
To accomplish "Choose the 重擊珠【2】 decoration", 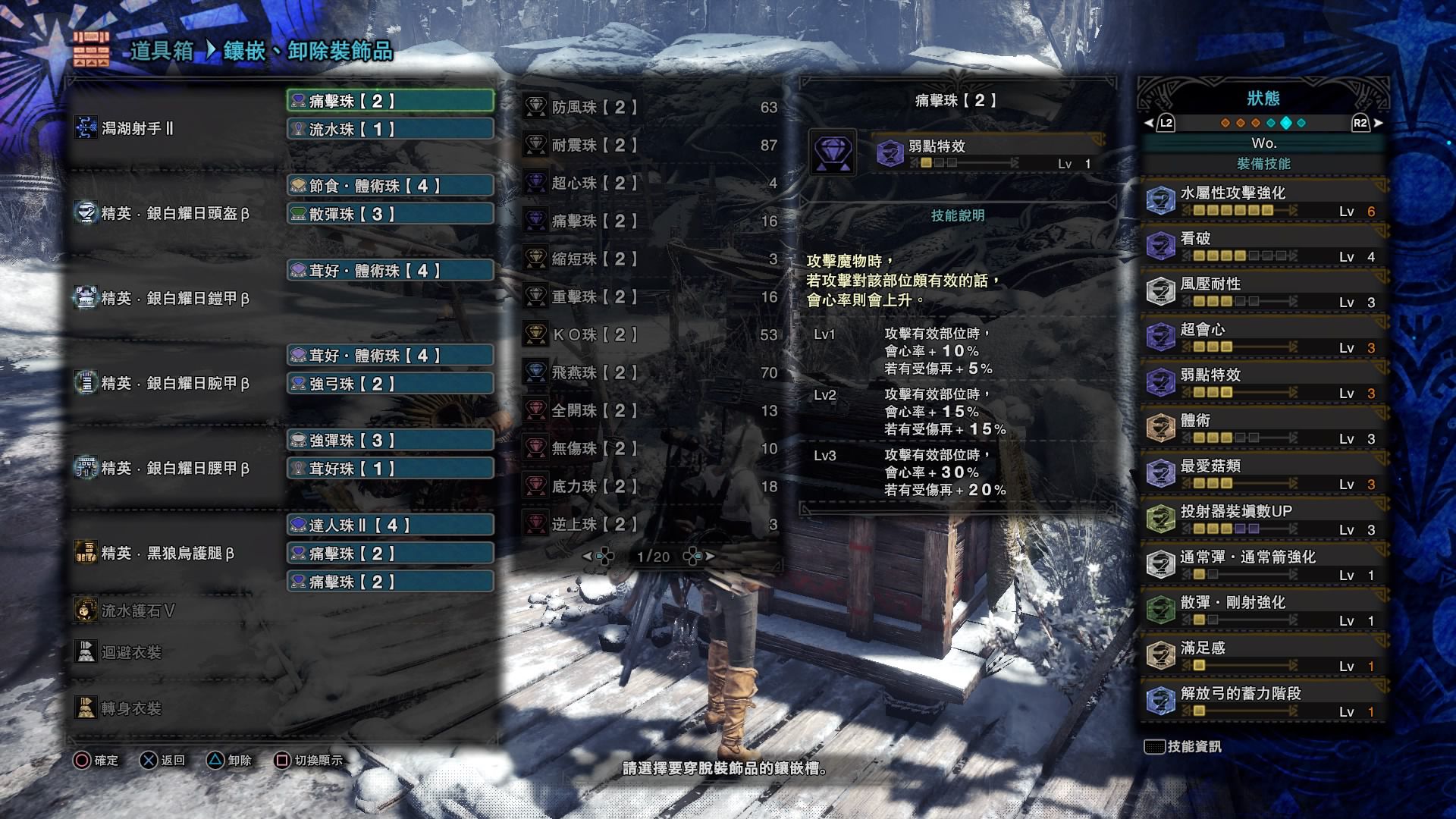I will [x=651, y=297].
